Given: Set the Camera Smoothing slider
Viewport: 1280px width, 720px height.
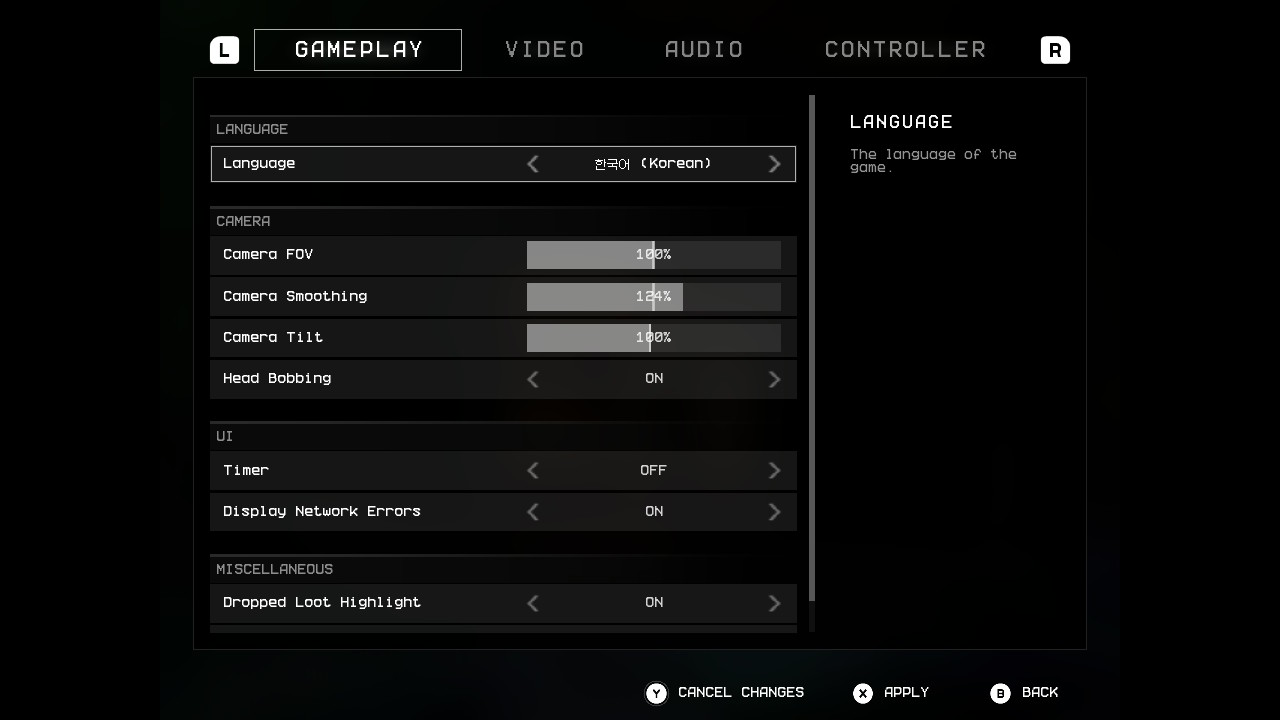Looking at the screenshot, I should tap(653, 297).
